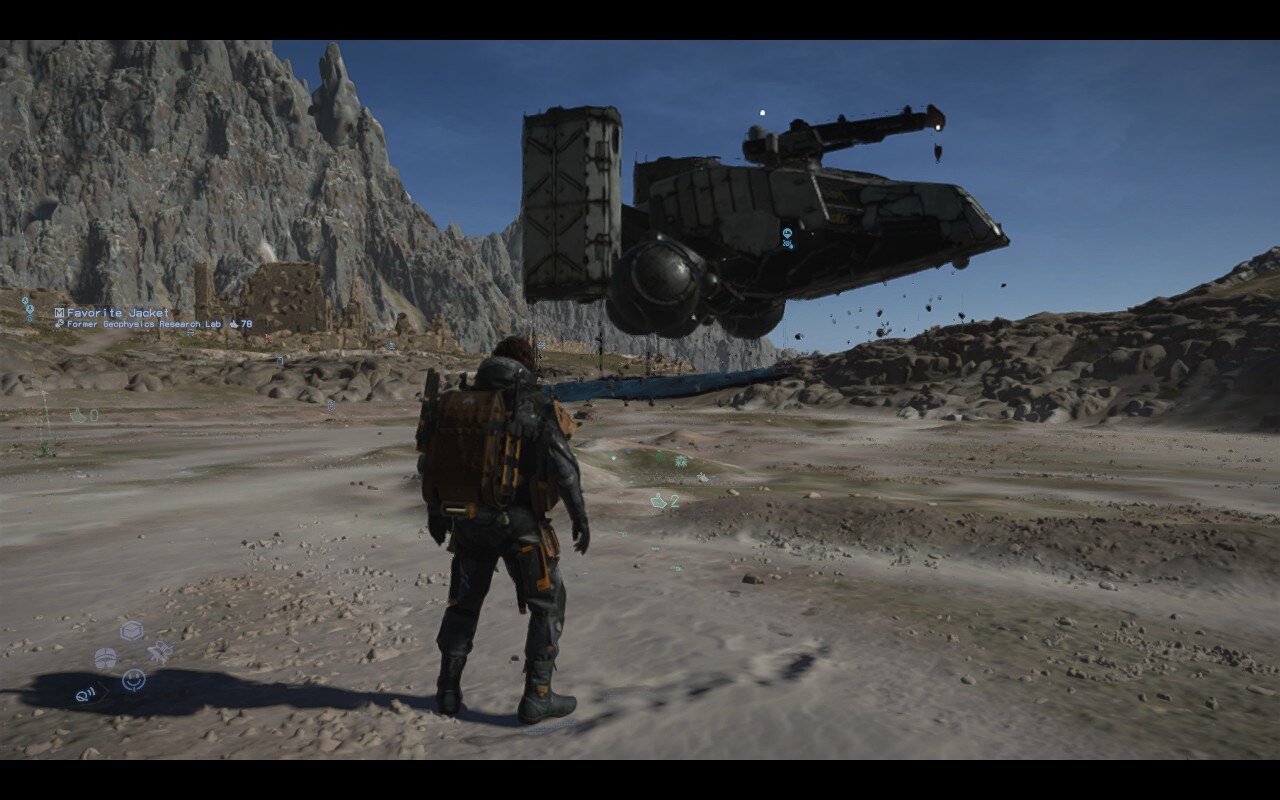Screen dimensions: 1280x800
Task: Select the crossed-out odradek scanner icon
Action: point(159,652)
